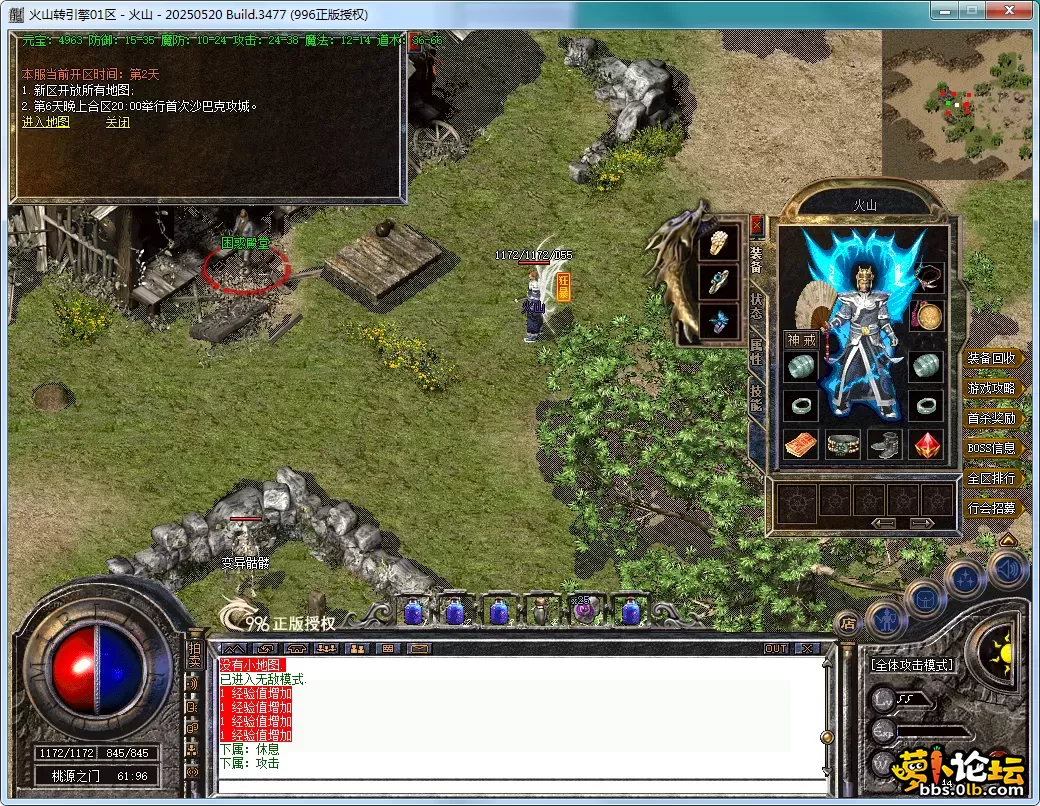Select the boots equipment slot
The image size is (1040, 806).
tap(886, 444)
